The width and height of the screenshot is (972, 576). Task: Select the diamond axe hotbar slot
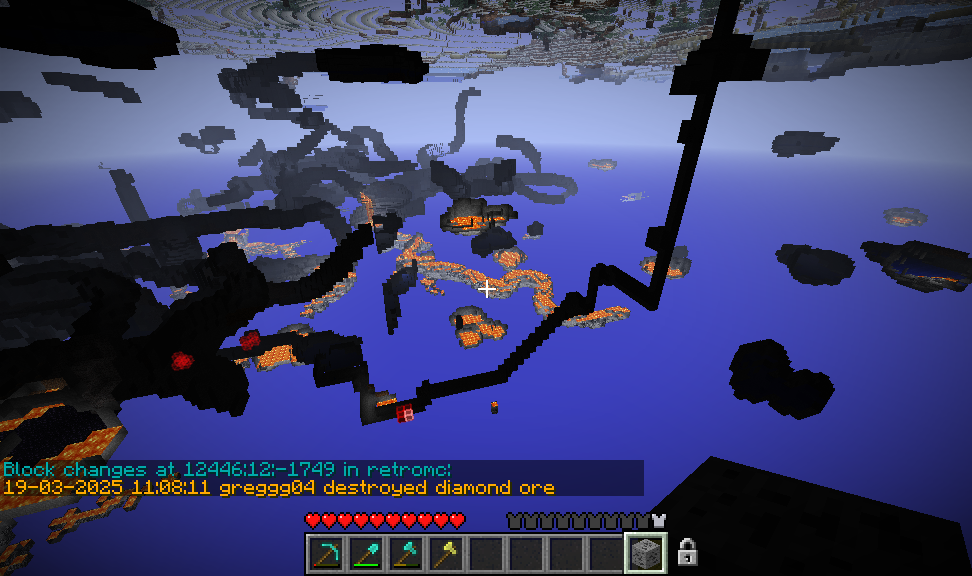[405, 553]
